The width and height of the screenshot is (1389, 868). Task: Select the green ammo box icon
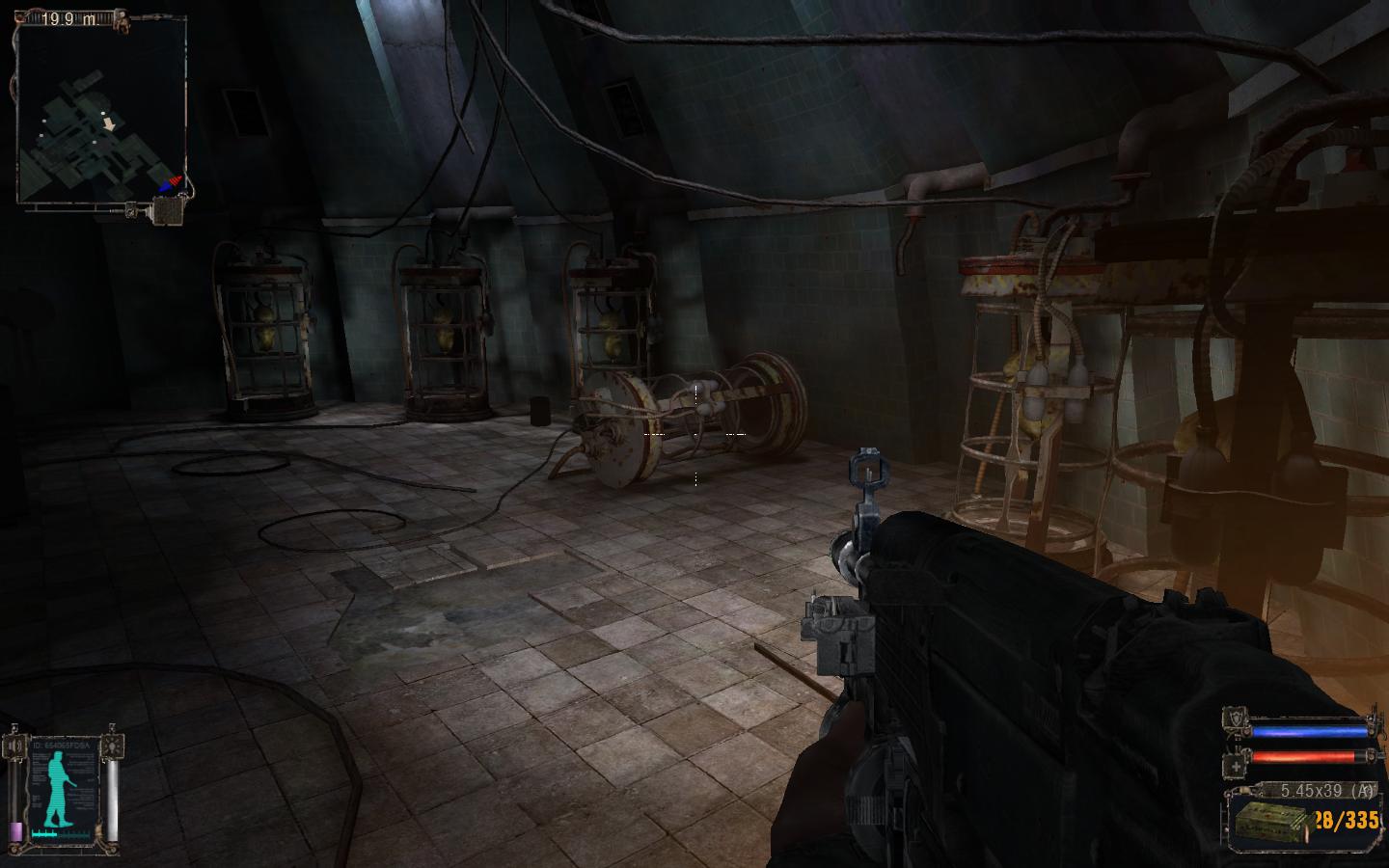pyautogui.click(x=1271, y=821)
